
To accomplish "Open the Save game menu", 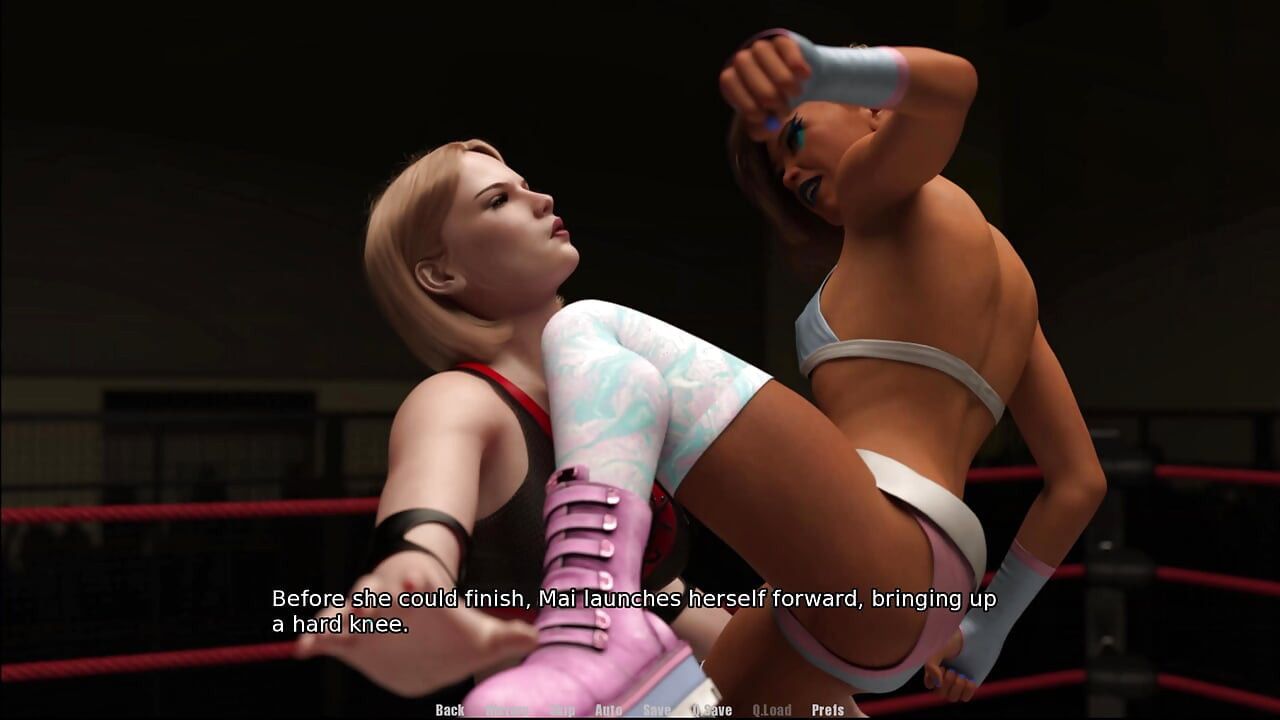I will point(657,710).
